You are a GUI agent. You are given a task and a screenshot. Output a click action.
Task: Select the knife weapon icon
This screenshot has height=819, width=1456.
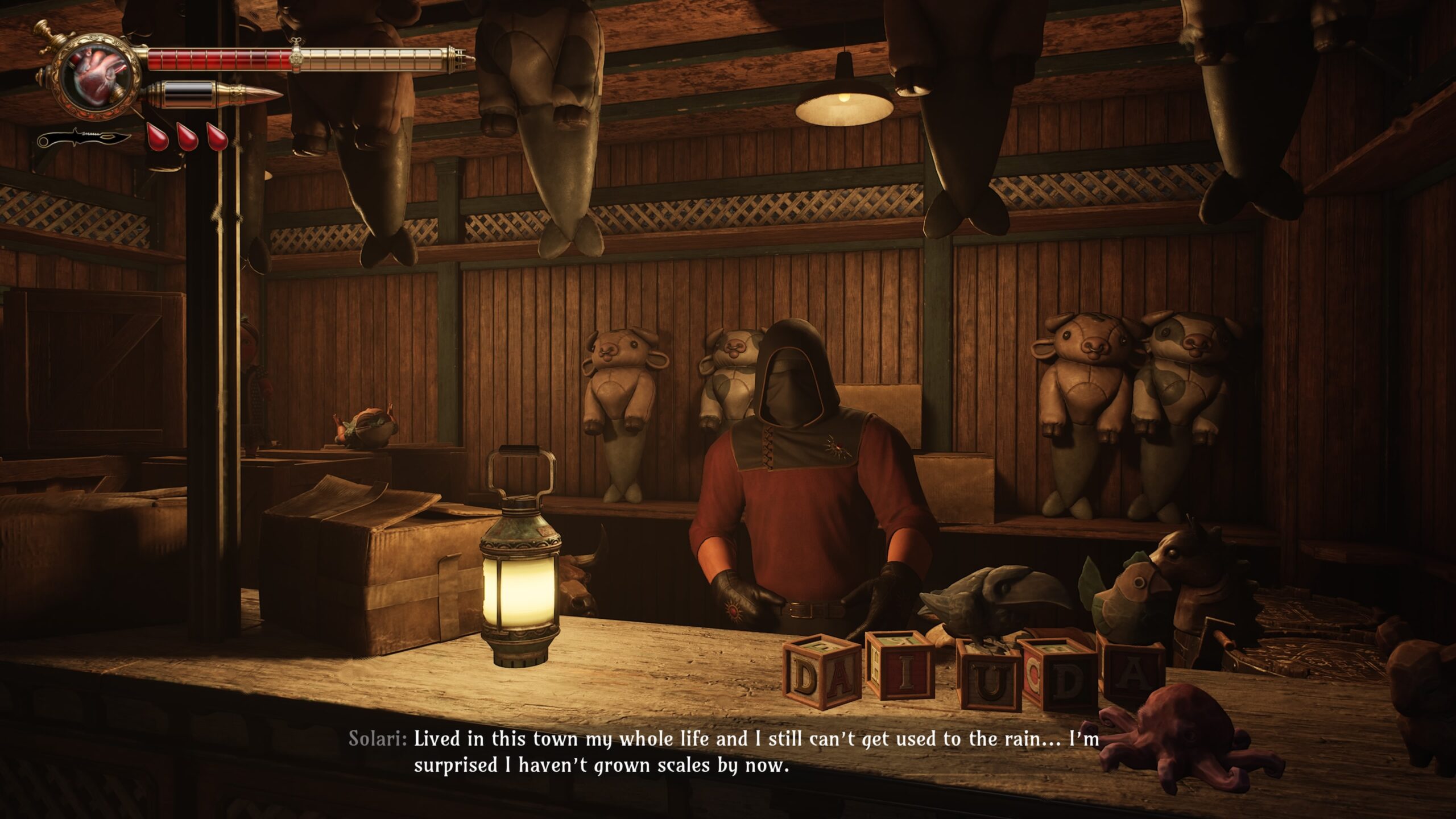(x=84, y=138)
